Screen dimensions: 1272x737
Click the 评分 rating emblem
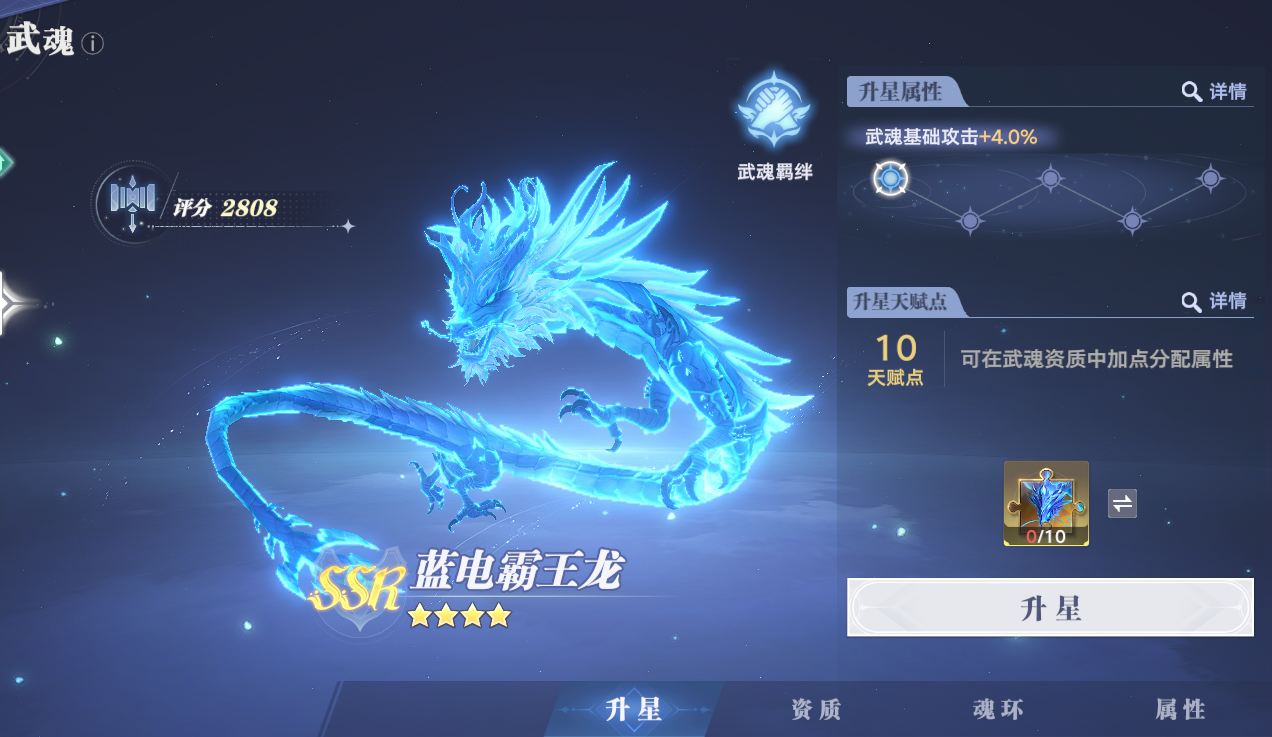click(x=132, y=201)
